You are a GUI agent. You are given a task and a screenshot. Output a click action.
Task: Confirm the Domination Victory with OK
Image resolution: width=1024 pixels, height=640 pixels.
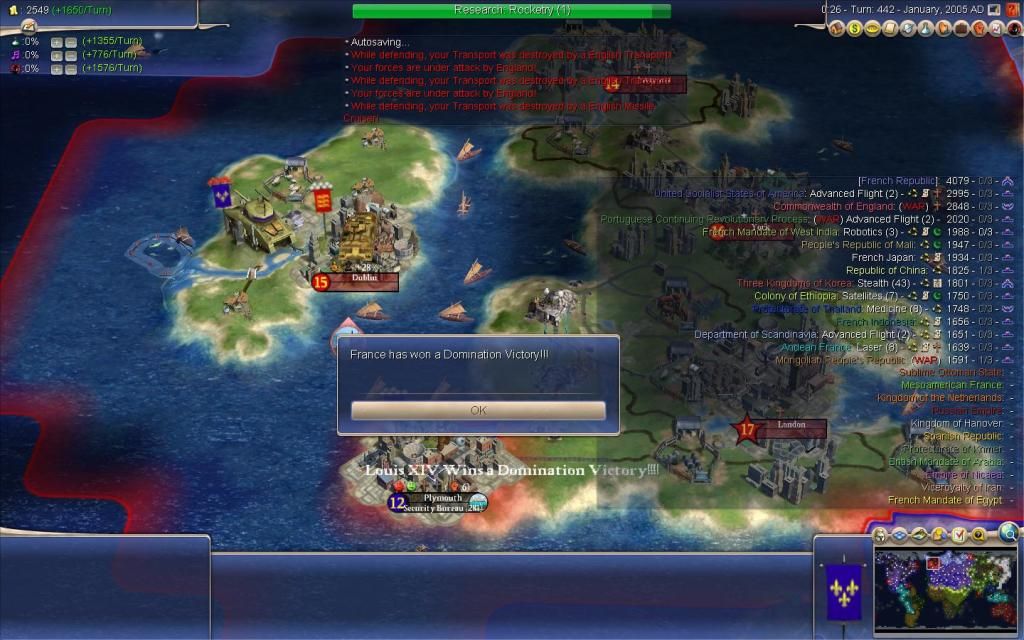pyautogui.click(x=478, y=411)
